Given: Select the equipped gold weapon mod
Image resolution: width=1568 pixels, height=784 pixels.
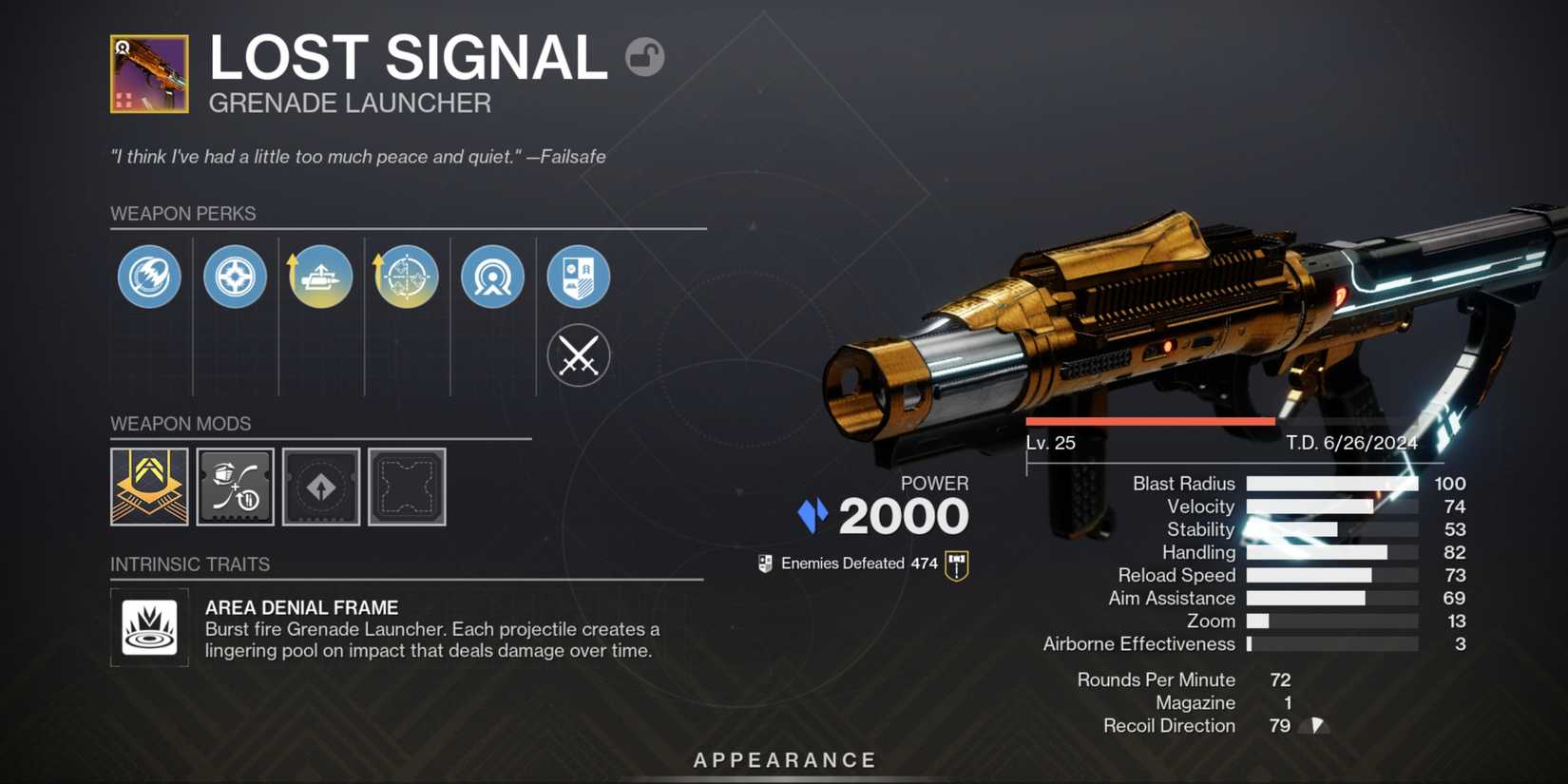Looking at the screenshot, I should coord(149,487).
